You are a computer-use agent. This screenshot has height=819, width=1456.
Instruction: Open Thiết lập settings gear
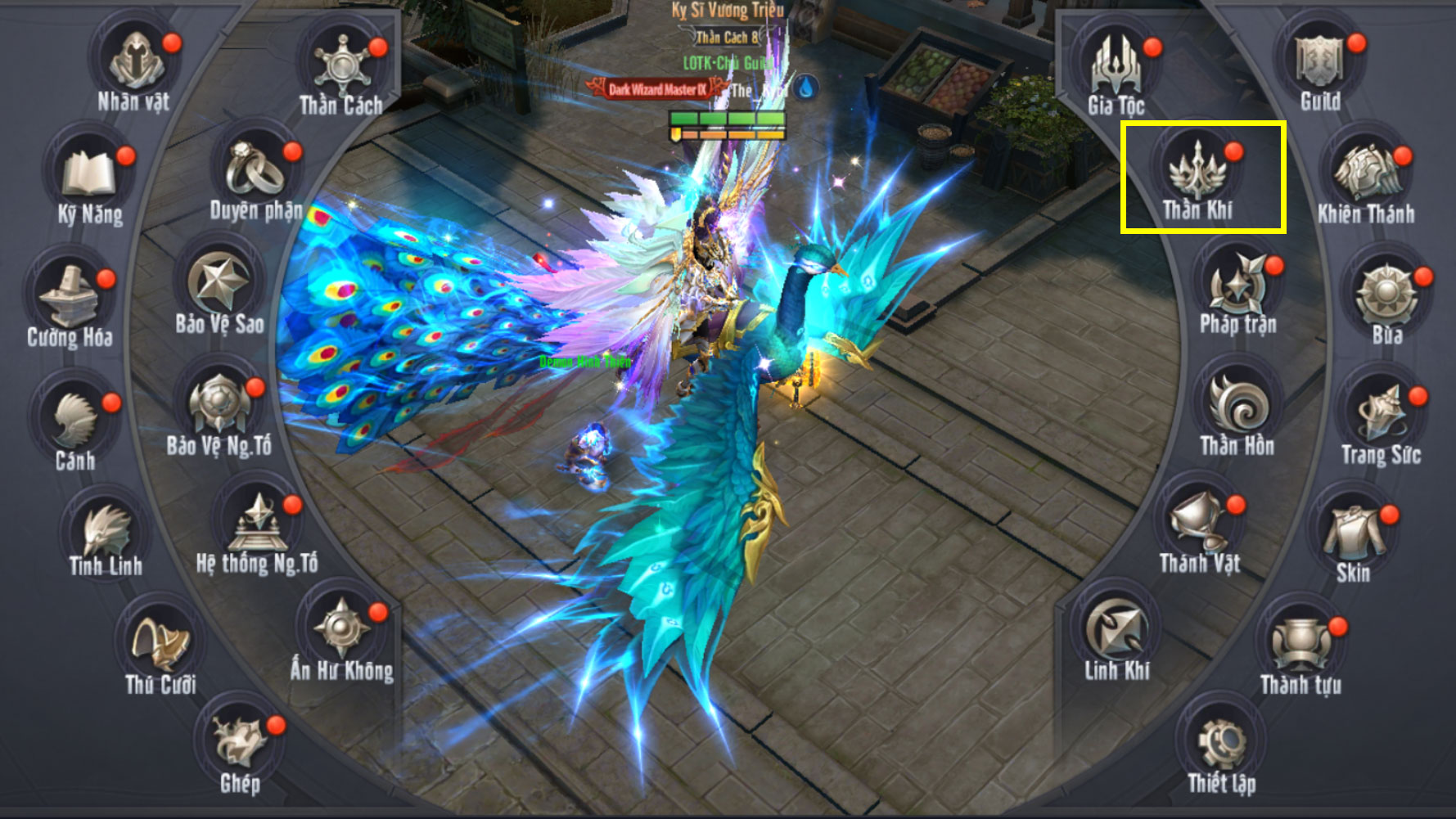1221,745
